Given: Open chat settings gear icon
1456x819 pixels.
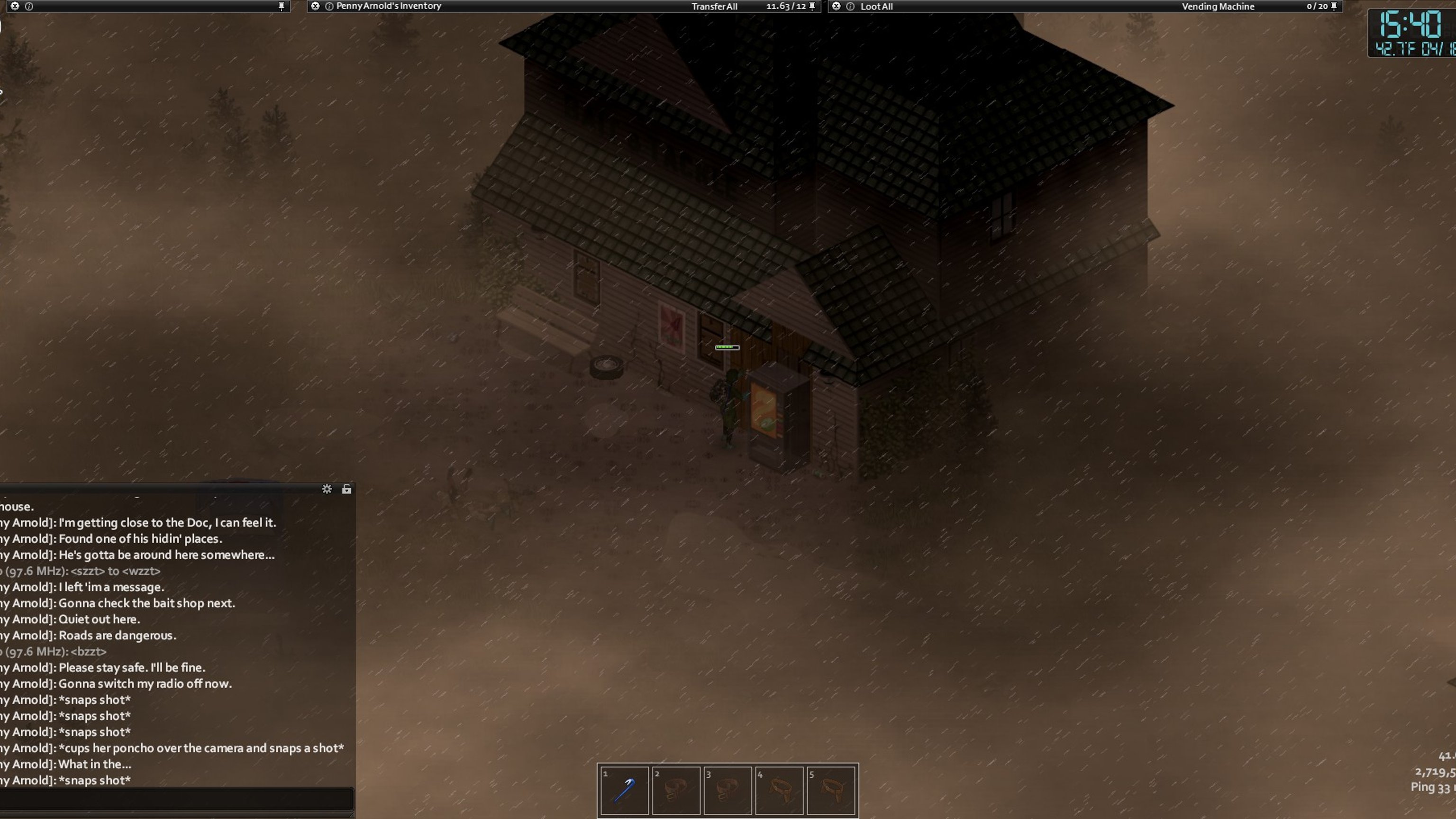Looking at the screenshot, I should [327, 489].
